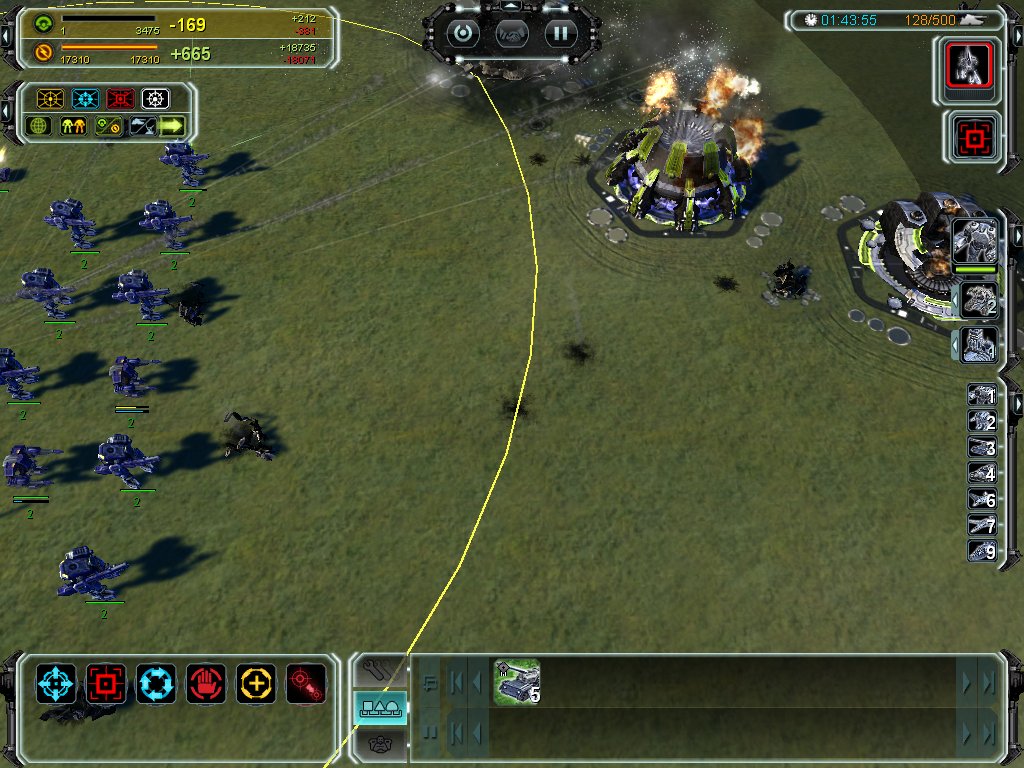Click the green arrow button
Viewport: 1024px width, 768px height.
click(173, 126)
